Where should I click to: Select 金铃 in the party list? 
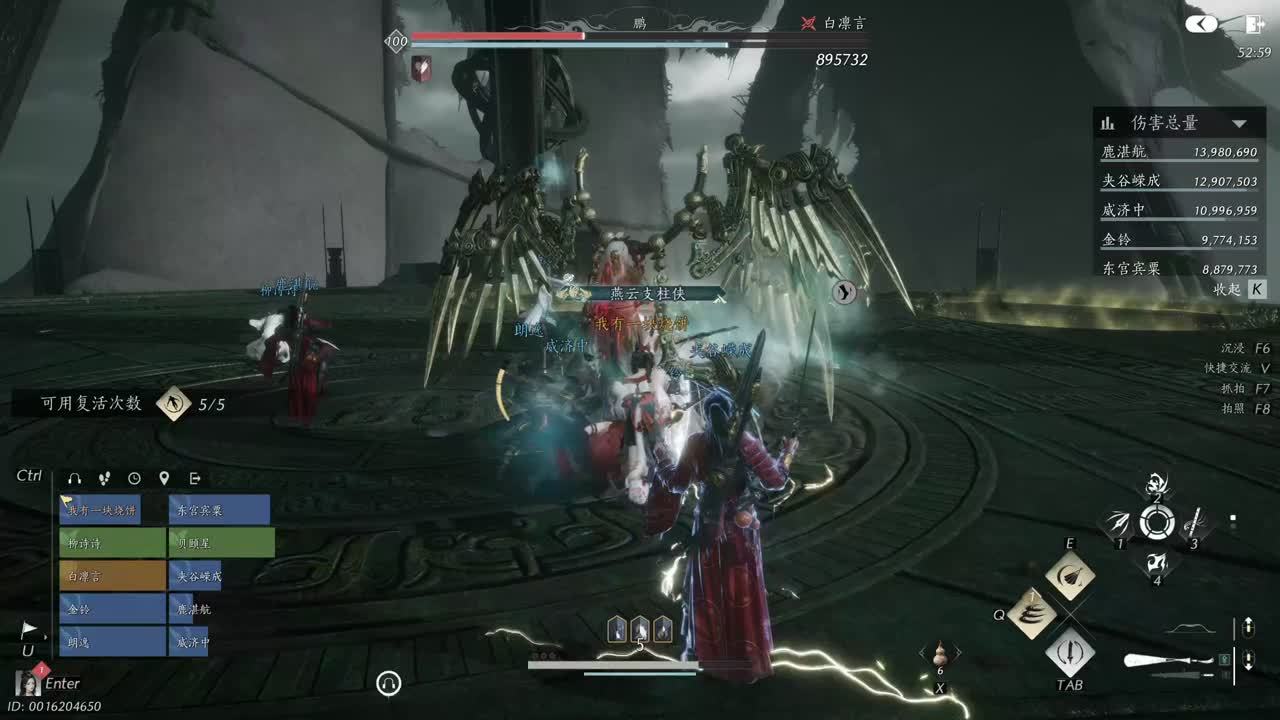[x=112, y=609]
